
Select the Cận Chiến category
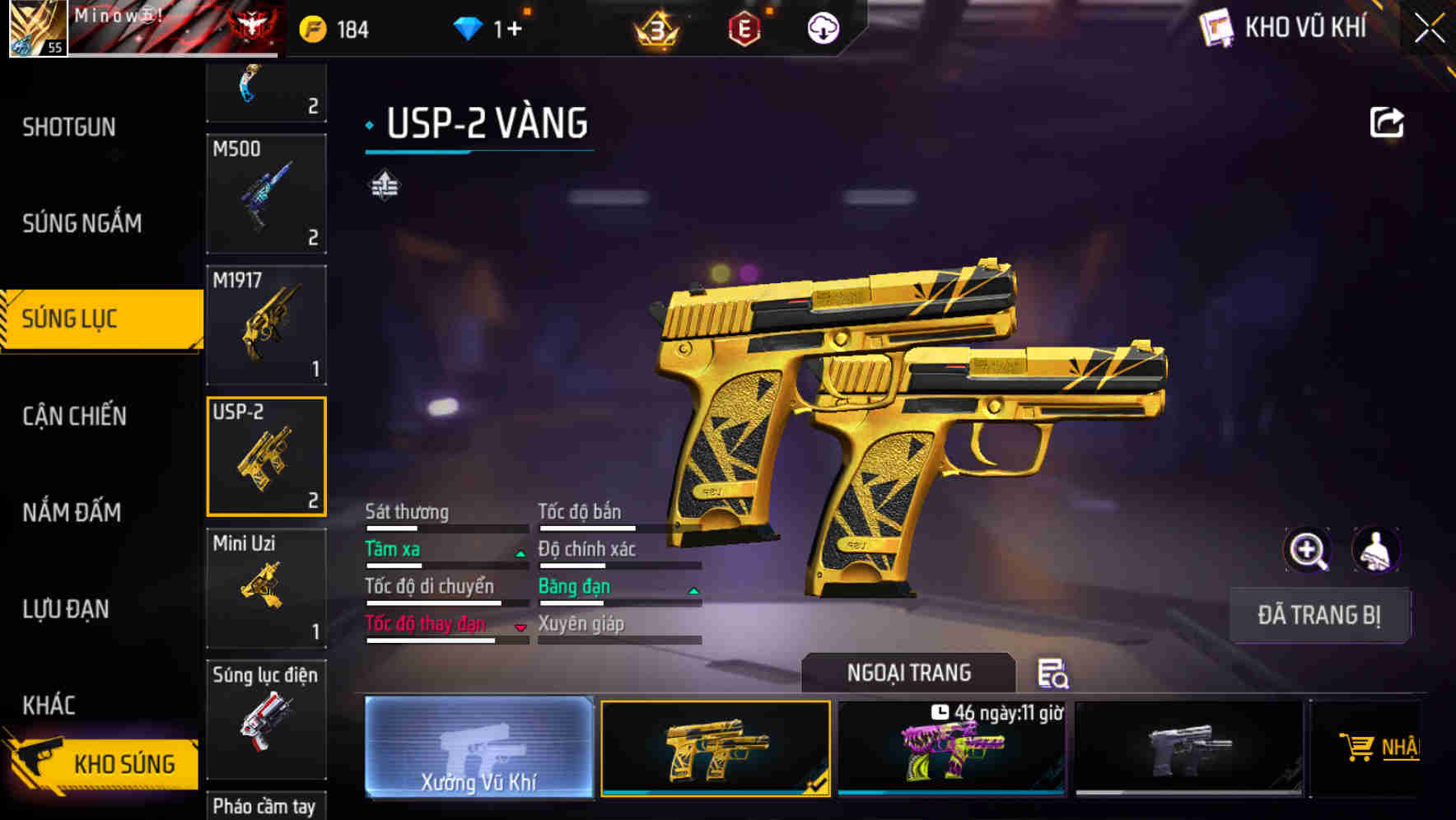pyautogui.click(x=74, y=417)
